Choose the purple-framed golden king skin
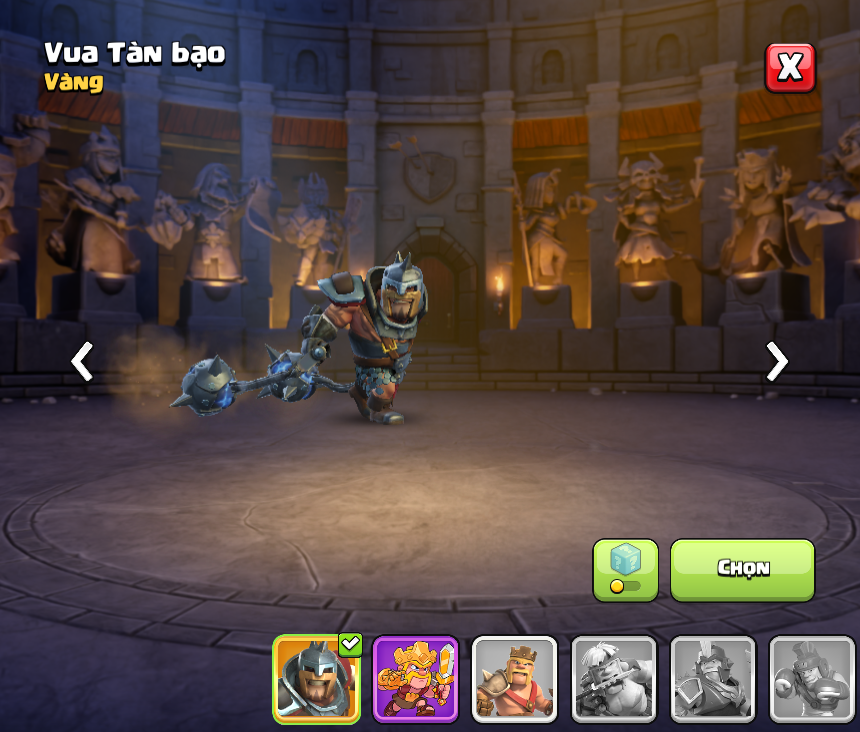Viewport: 860px width, 732px height. click(x=415, y=680)
